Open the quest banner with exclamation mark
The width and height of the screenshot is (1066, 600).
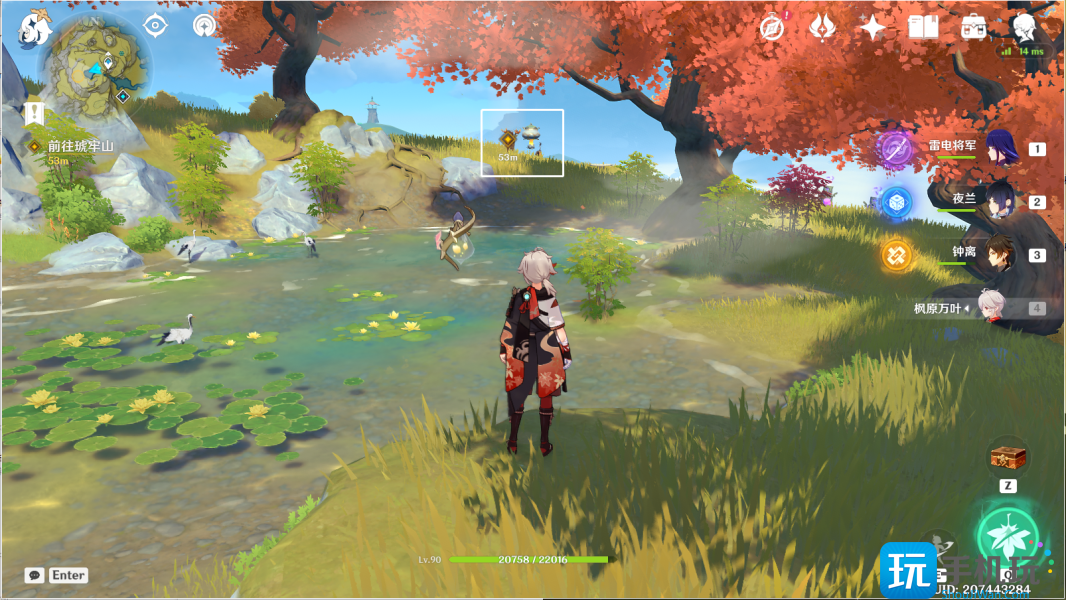36,112
